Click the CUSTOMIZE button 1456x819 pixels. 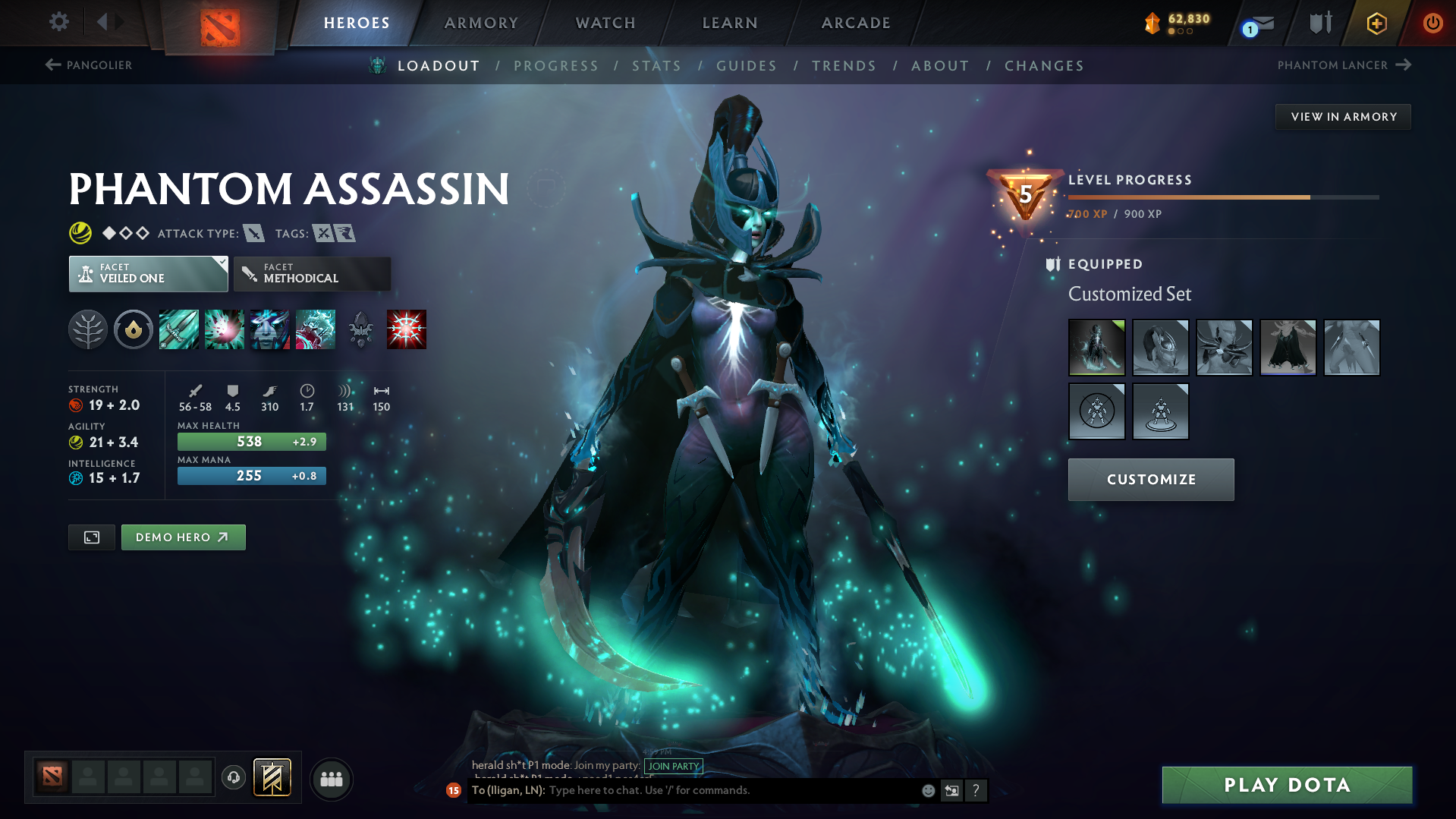[1150, 479]
